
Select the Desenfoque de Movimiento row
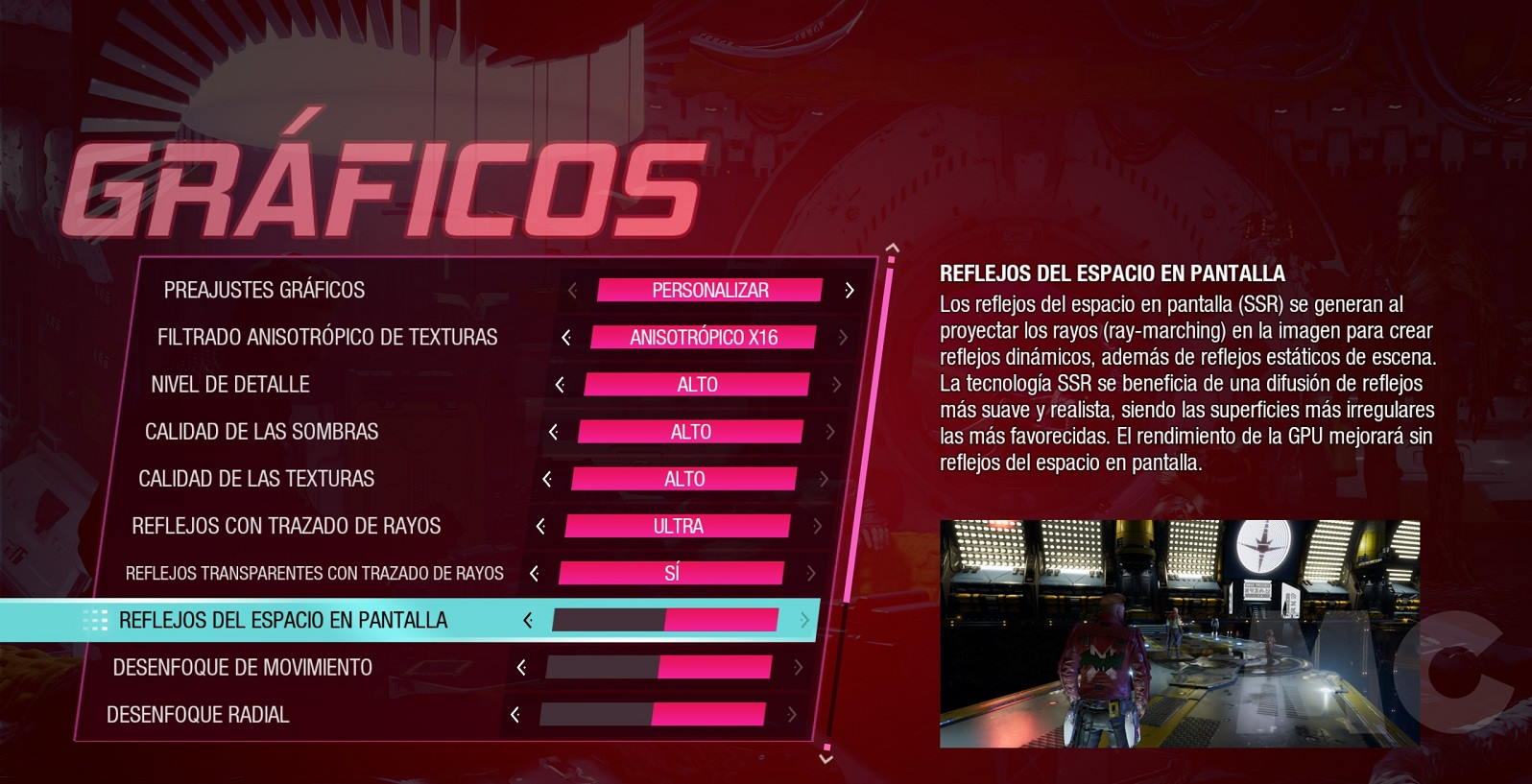pos(242,668)
